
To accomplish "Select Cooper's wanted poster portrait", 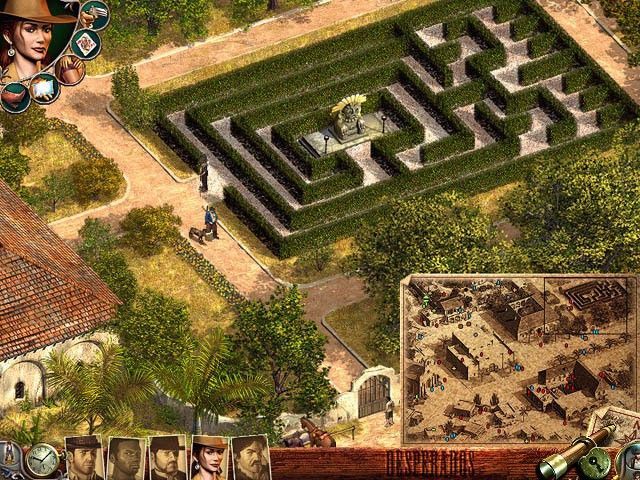I will point(84,458).
